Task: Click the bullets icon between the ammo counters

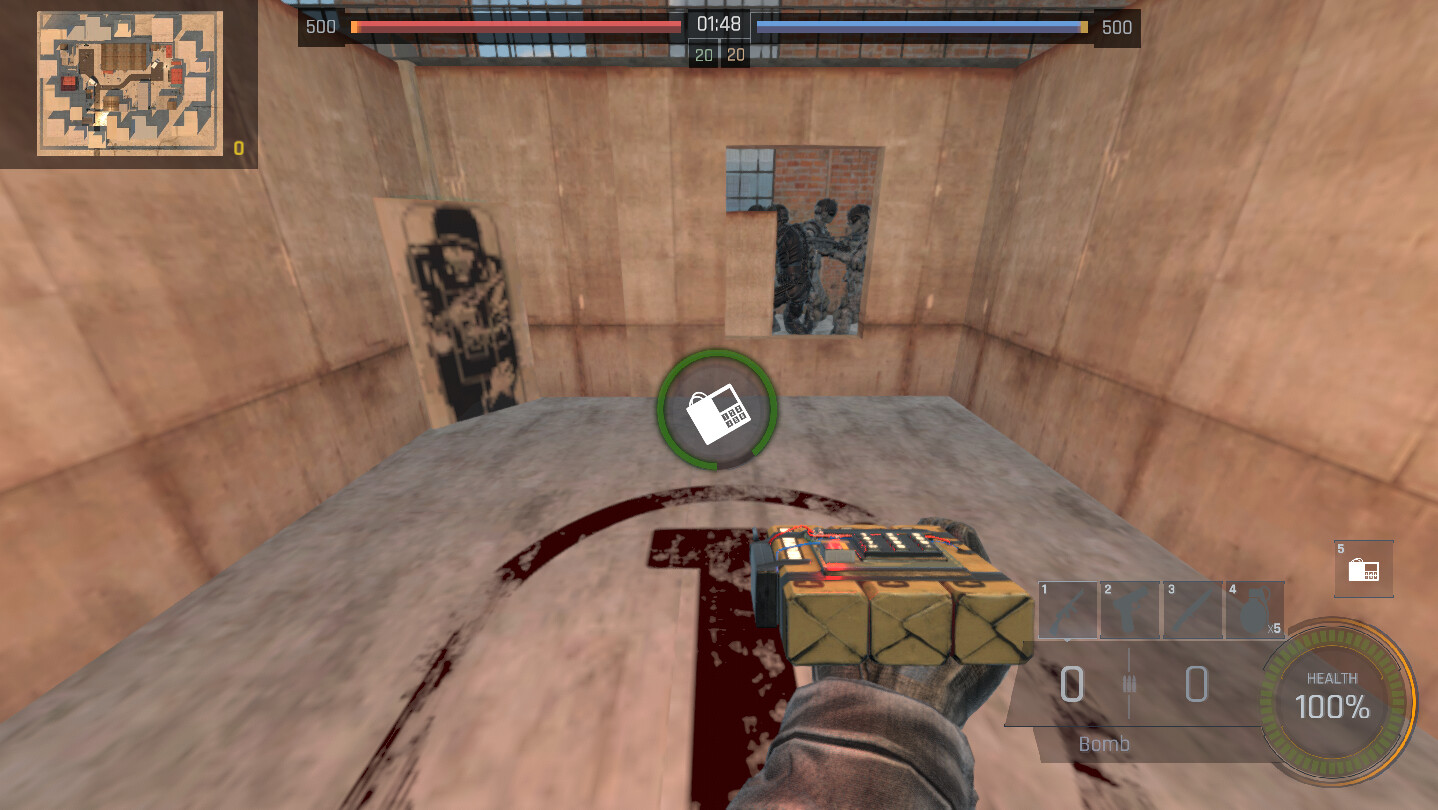Action: (x=1129, y=685)
